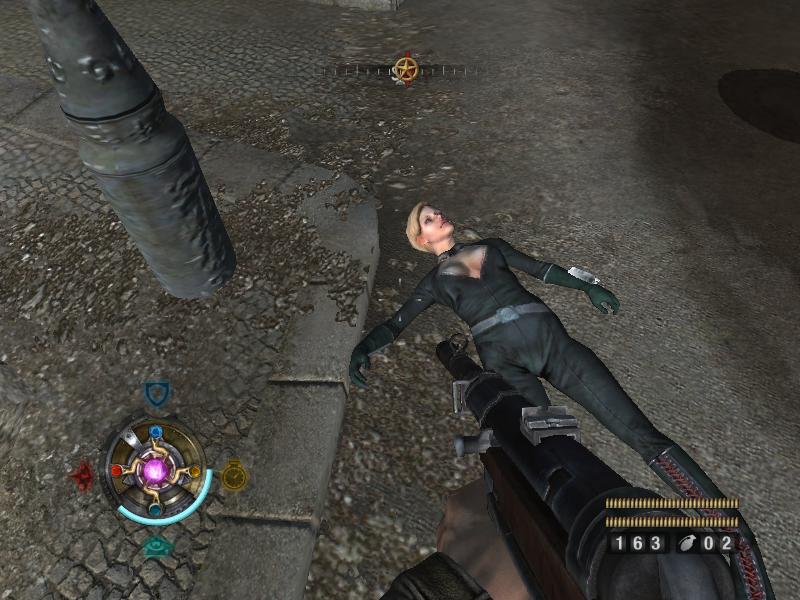Click the purple crystal Thule medallion
Viewport: 800px width, 600px height.
[x=155, y=469]
